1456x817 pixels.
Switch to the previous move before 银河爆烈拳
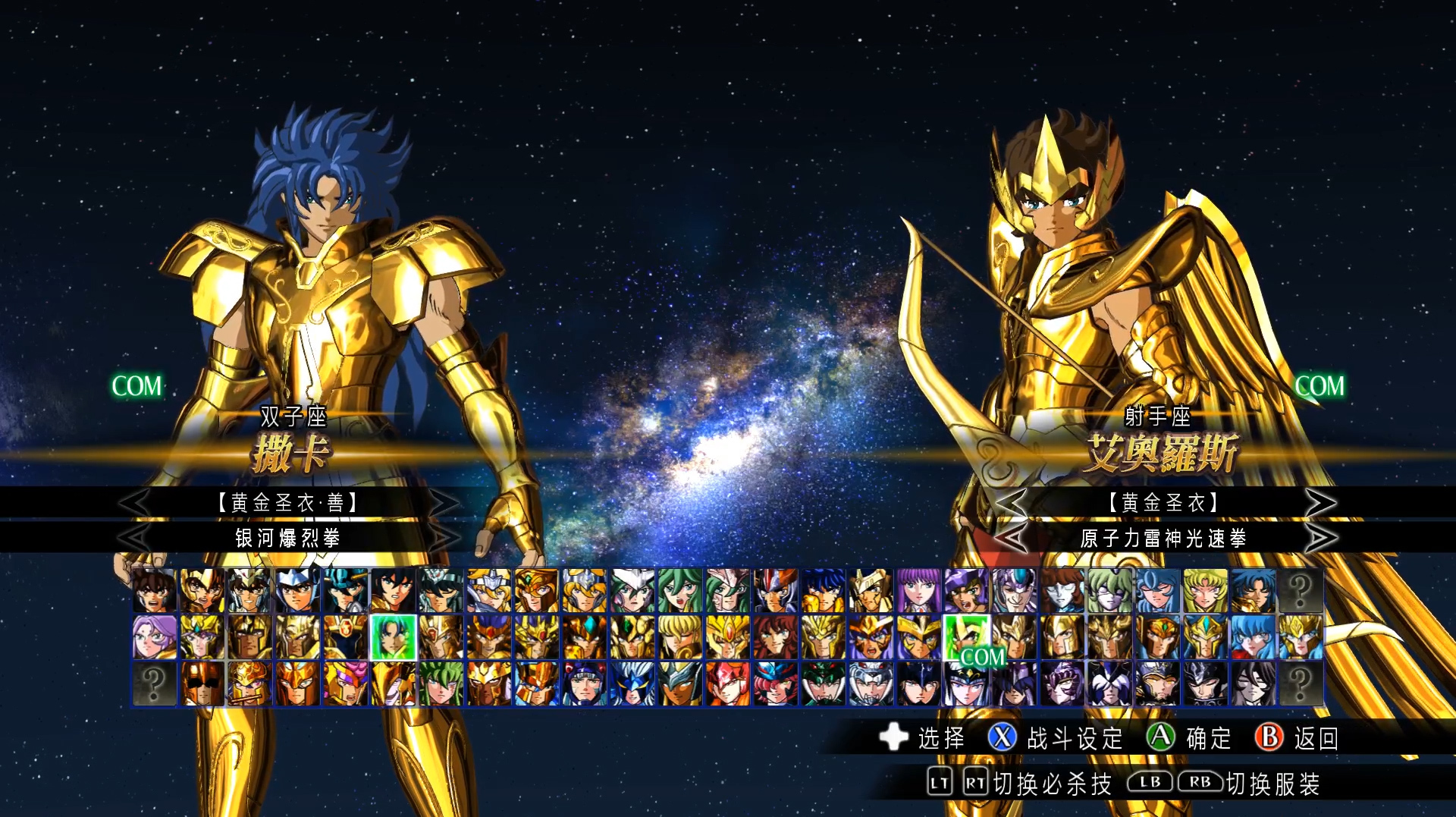coord(135,538)
